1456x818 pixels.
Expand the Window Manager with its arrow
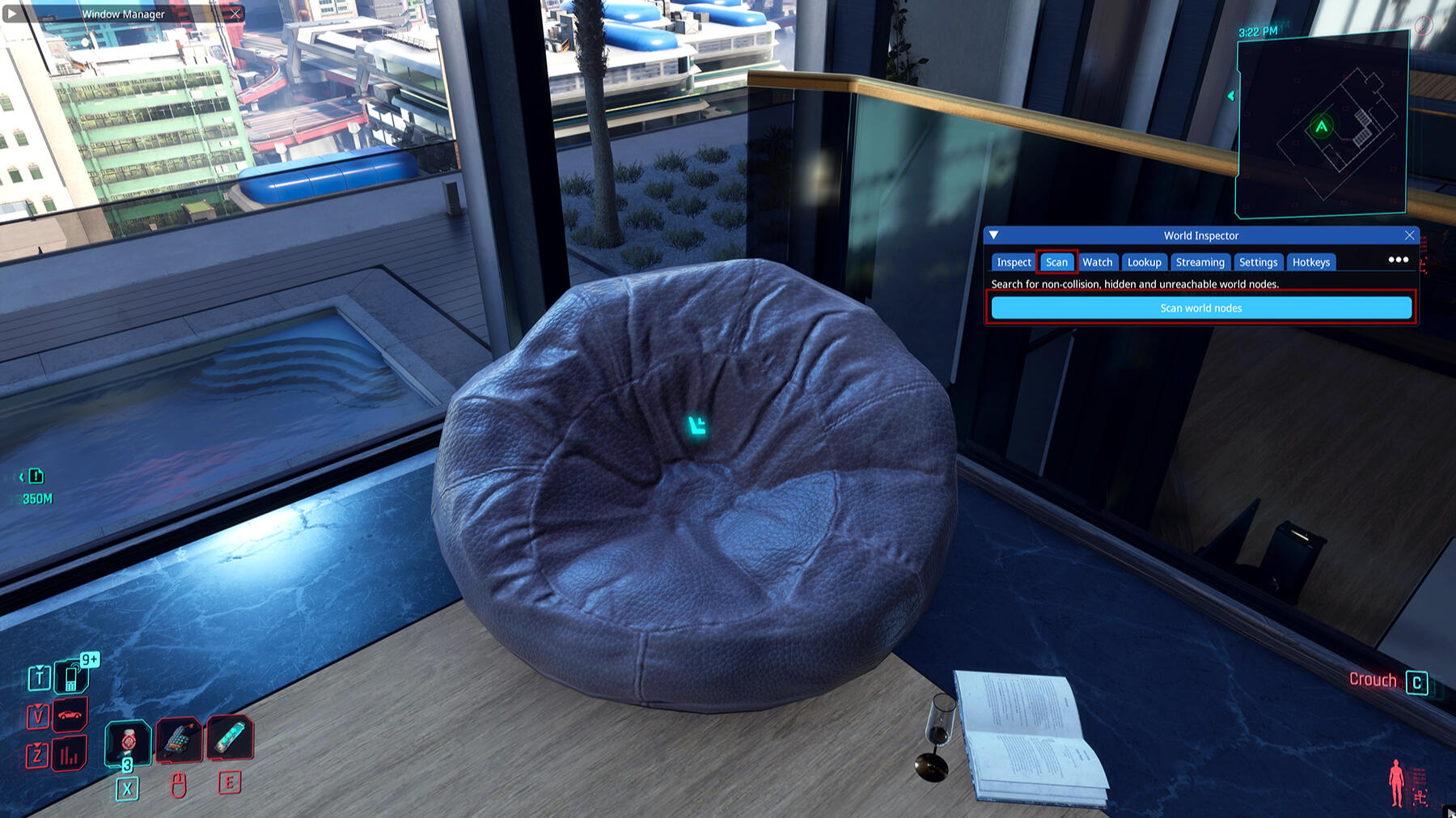tap(11, 14)
